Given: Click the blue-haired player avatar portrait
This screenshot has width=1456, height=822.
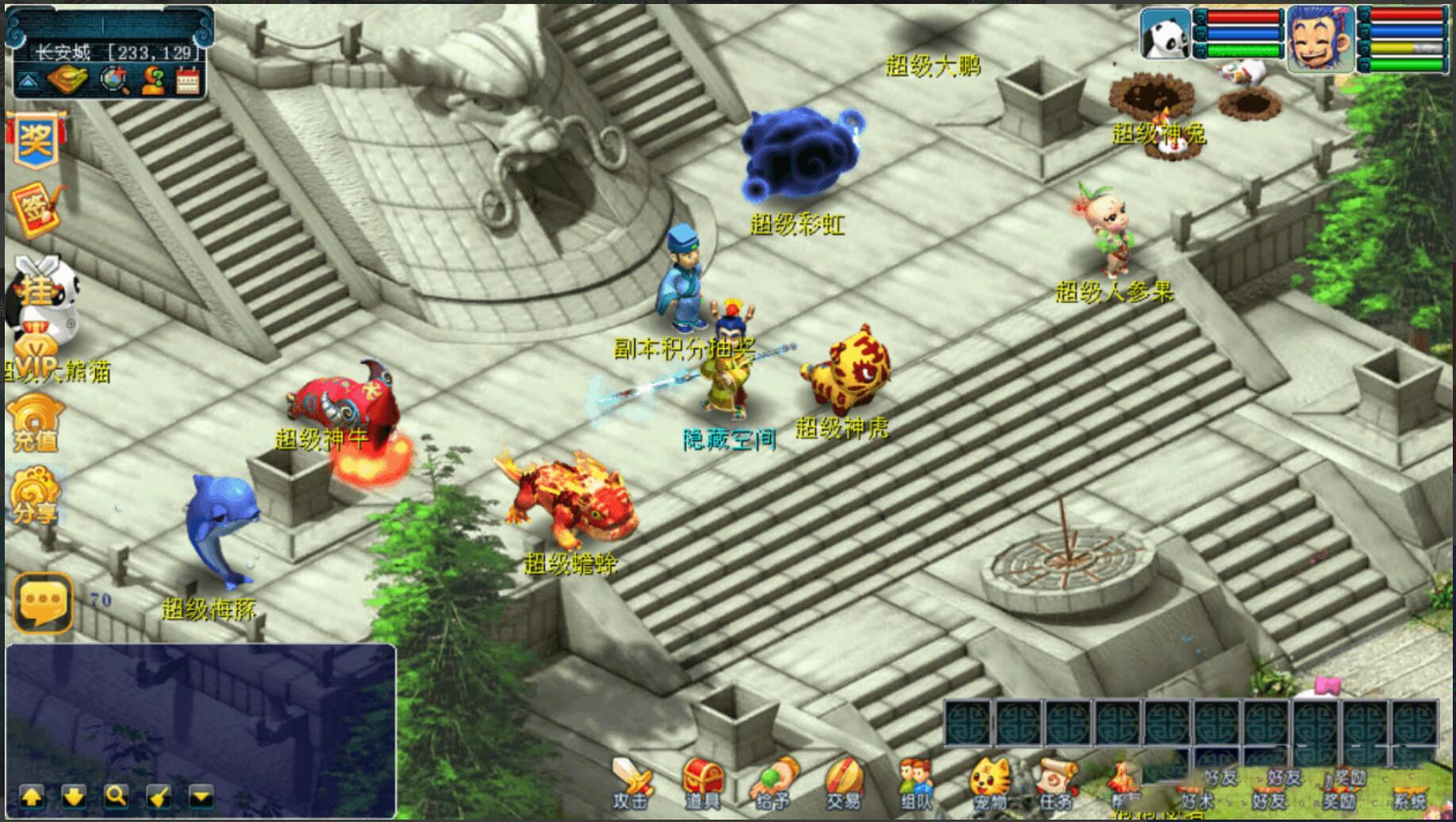Looking at the screenshot, I should pyautogui.click(x=1320, y=37).
